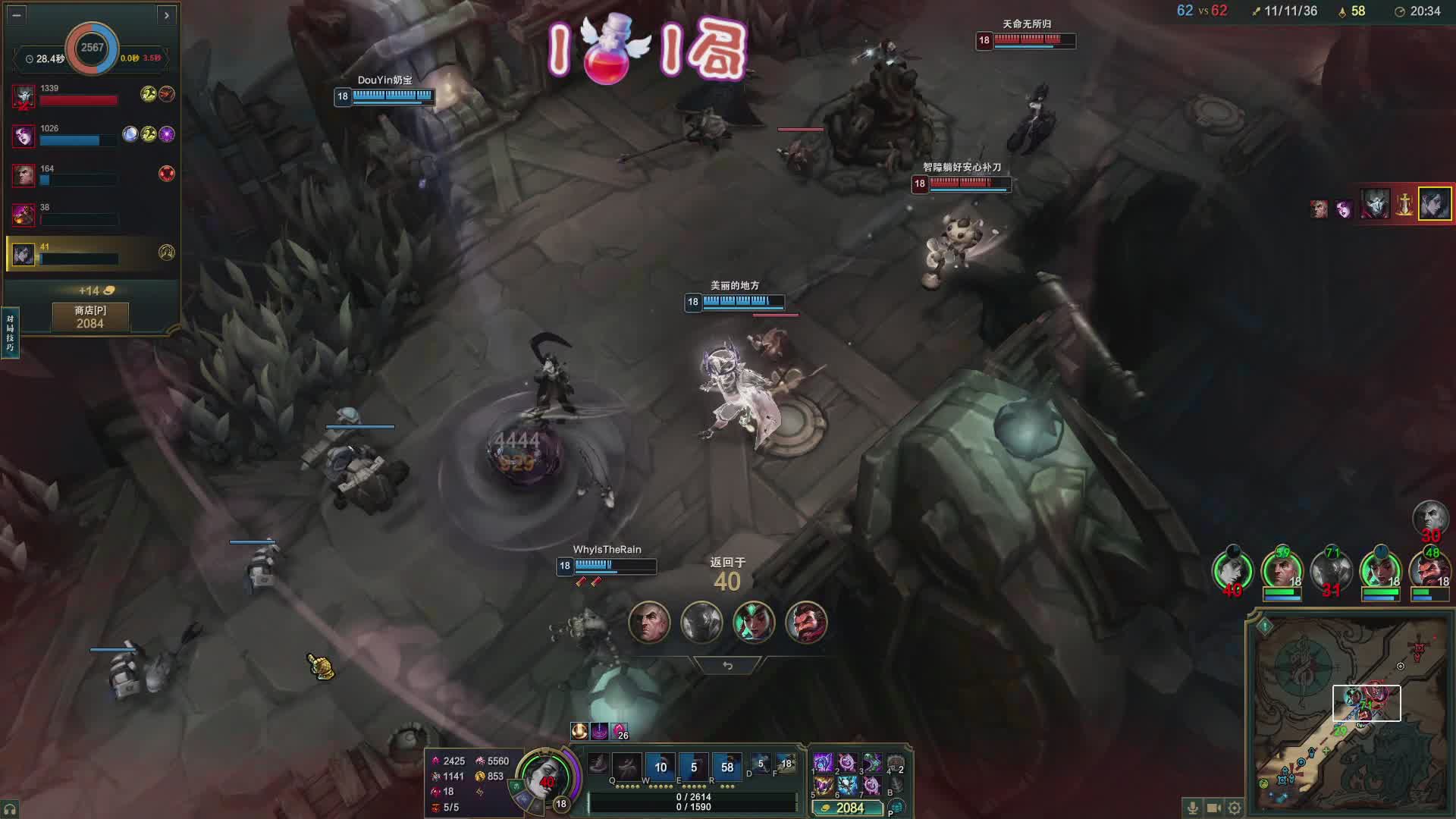
Task: Toggle the microphone button beside the minimap
Action: point(1192,808)
